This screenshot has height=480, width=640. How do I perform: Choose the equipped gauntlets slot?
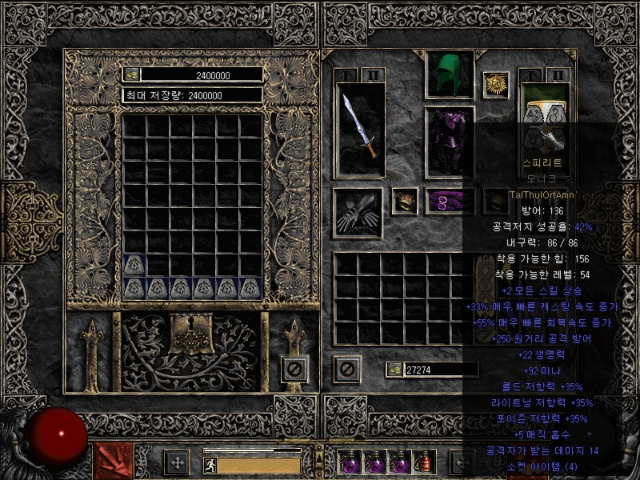(x=357, y=212)
